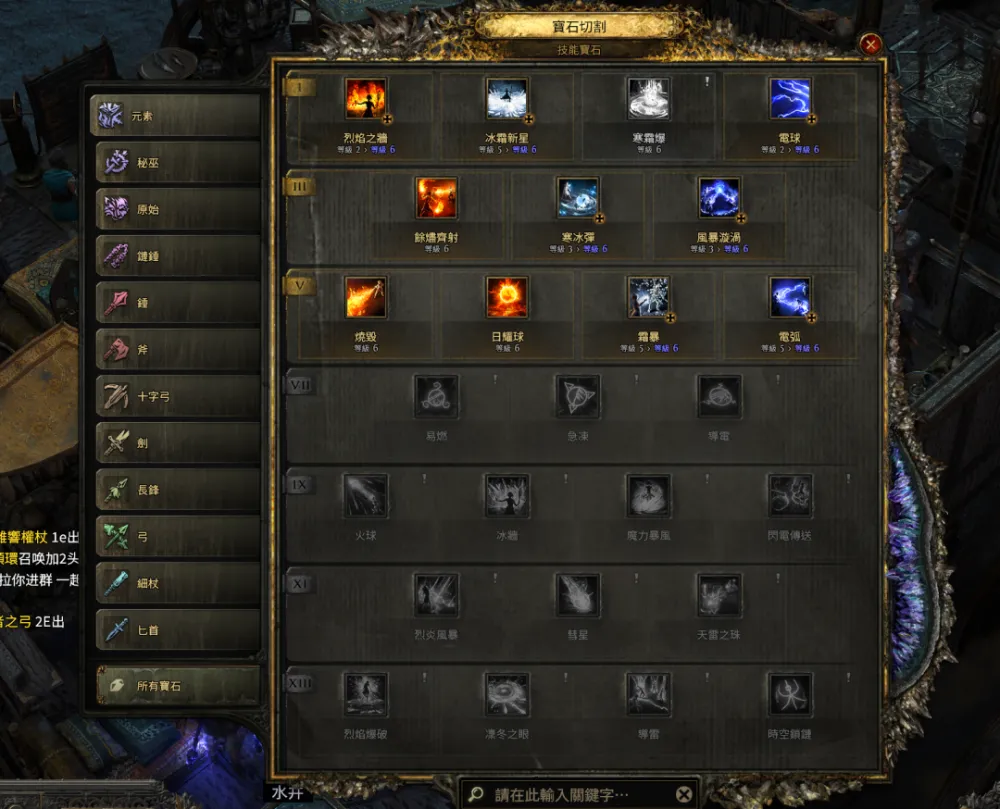Screen dimensions: 1000x809
Task: Show 所有寶石 all gems list
Action: [176, 686]
